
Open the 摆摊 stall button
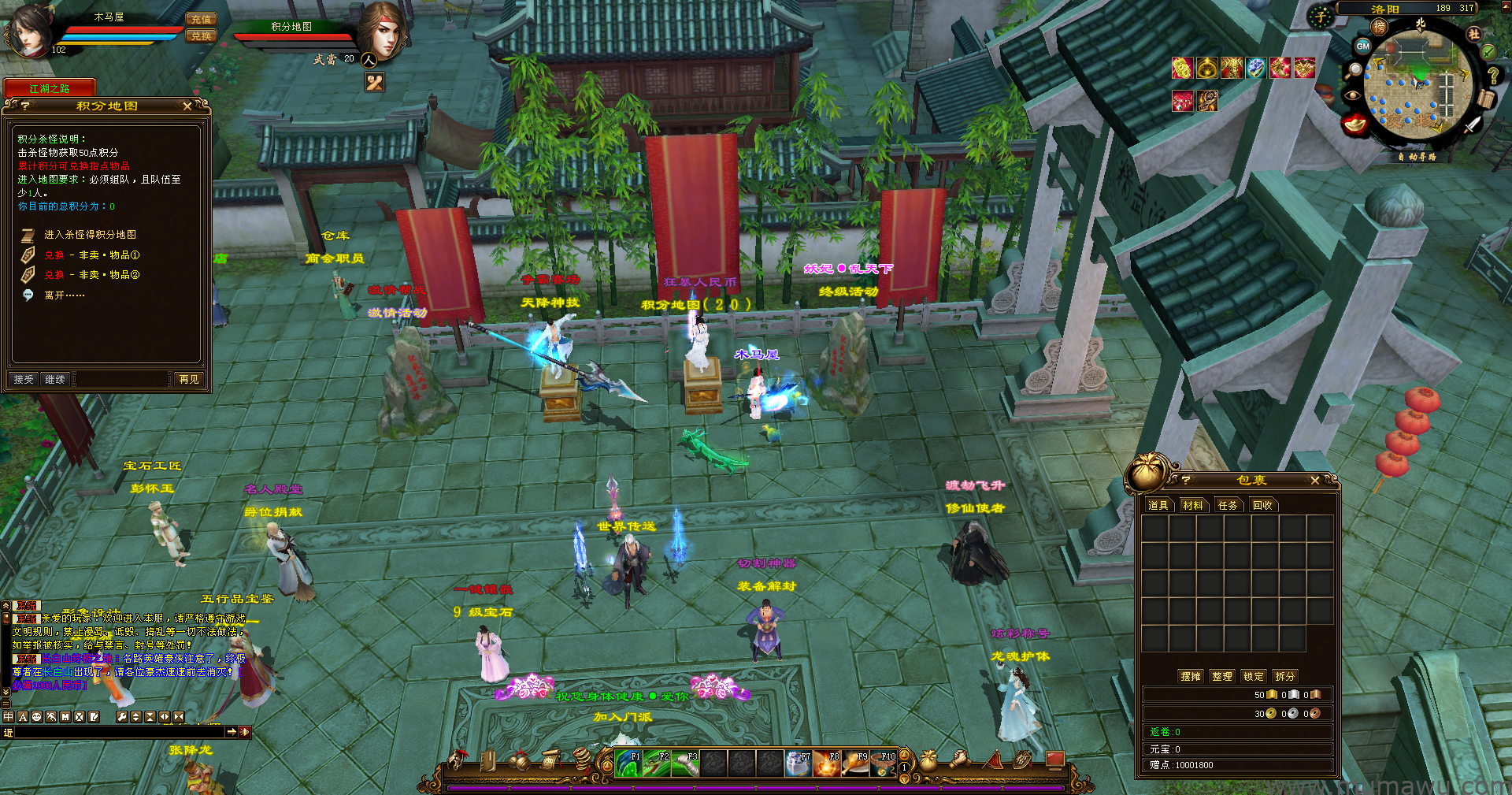click(1191, 677)
